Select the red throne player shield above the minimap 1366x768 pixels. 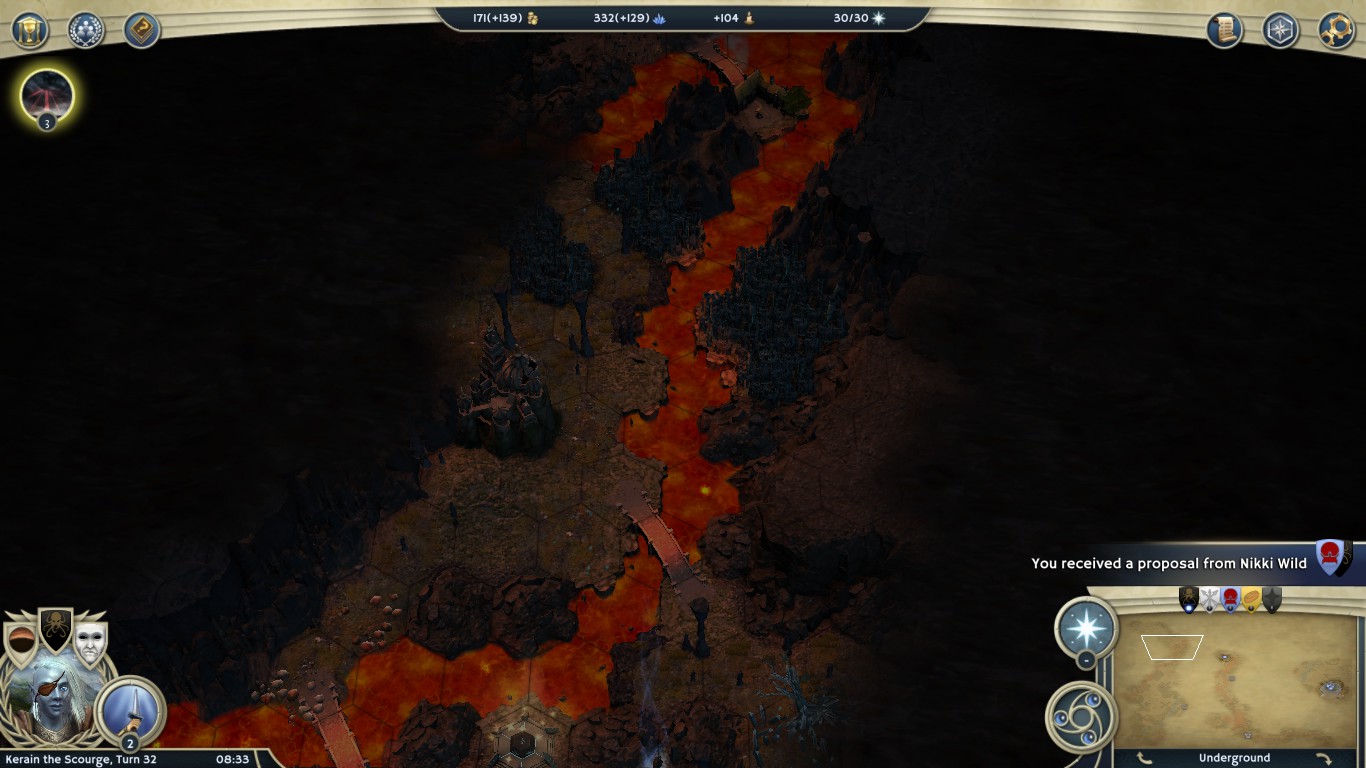tap(1230, 599)
